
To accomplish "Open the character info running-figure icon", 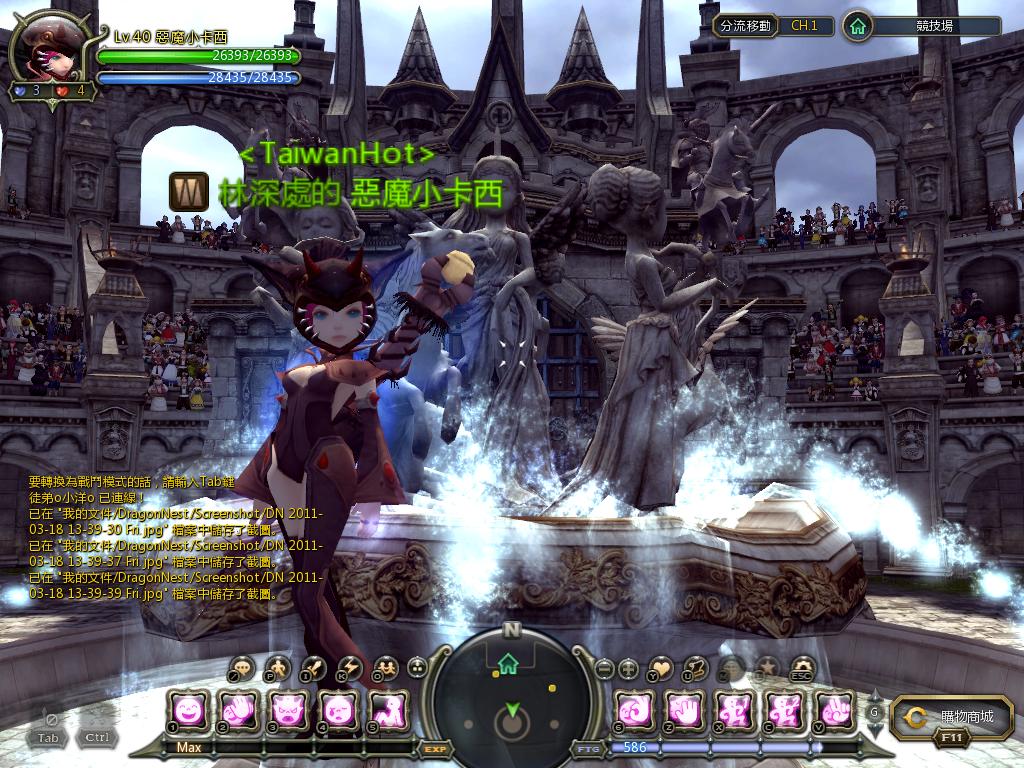I will tap(278, 669).
